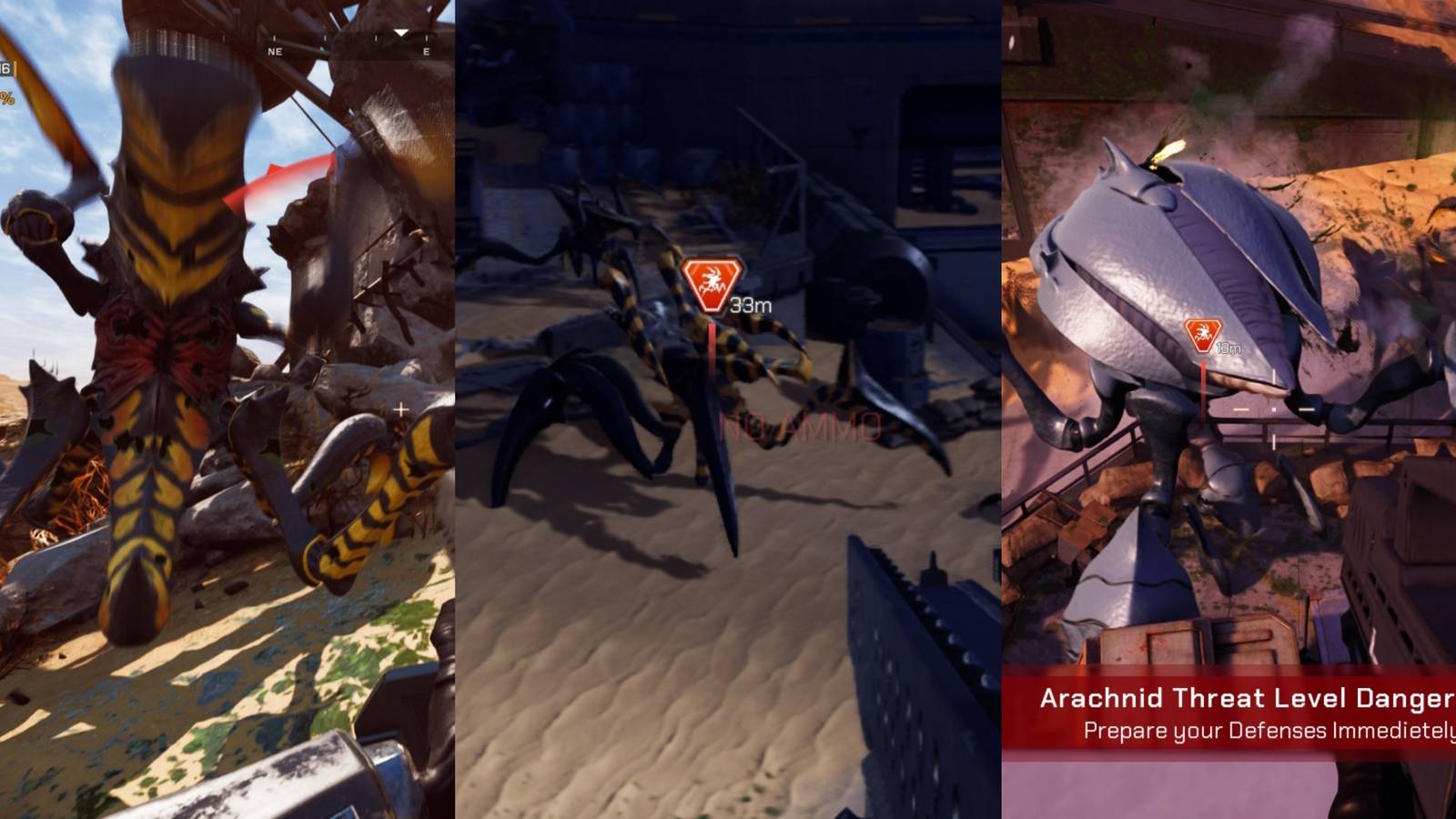Click the yellow percentage indicator on the left HUD

pos(7,98)
